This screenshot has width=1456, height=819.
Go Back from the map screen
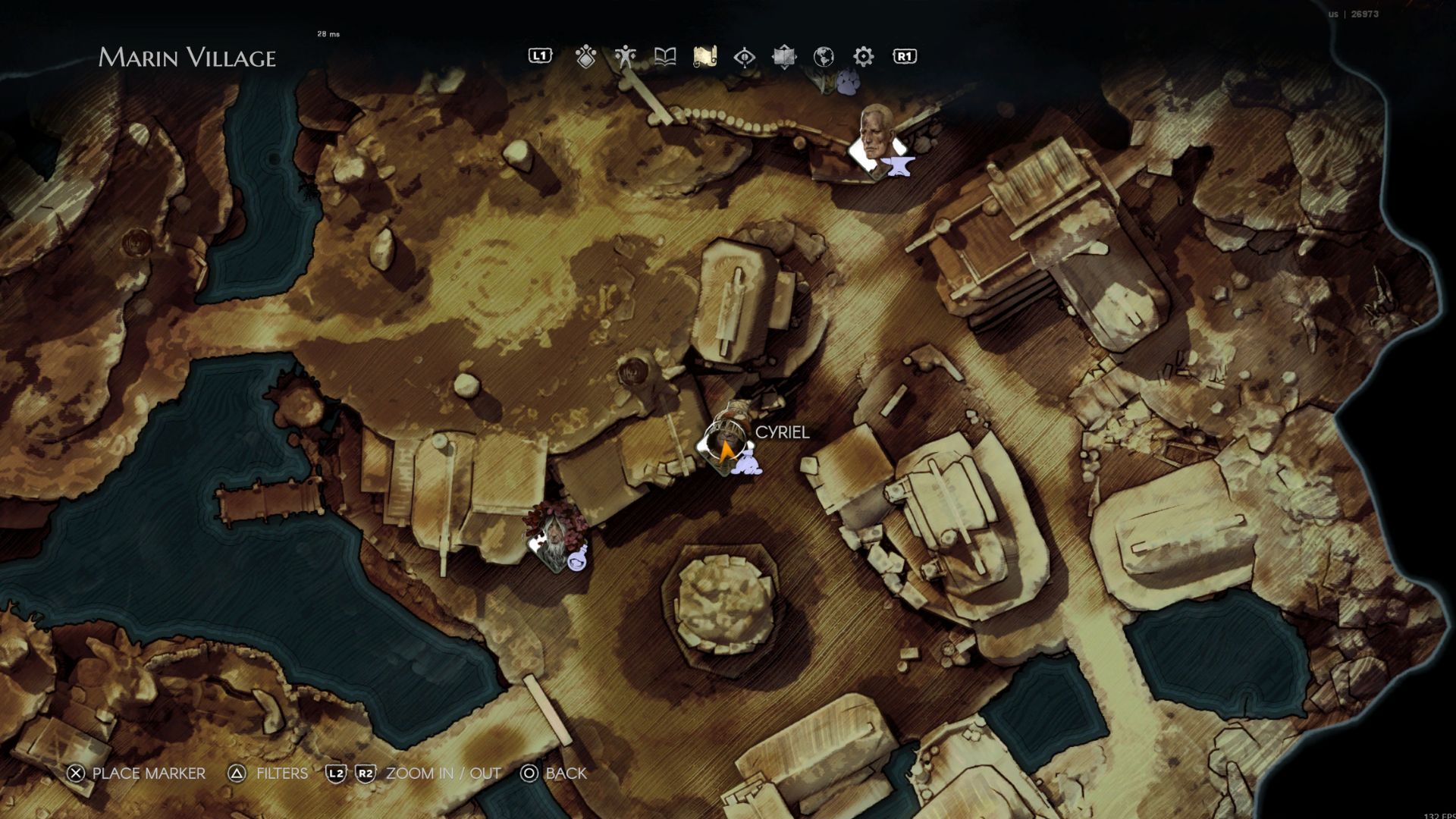(x=554, y=773)
